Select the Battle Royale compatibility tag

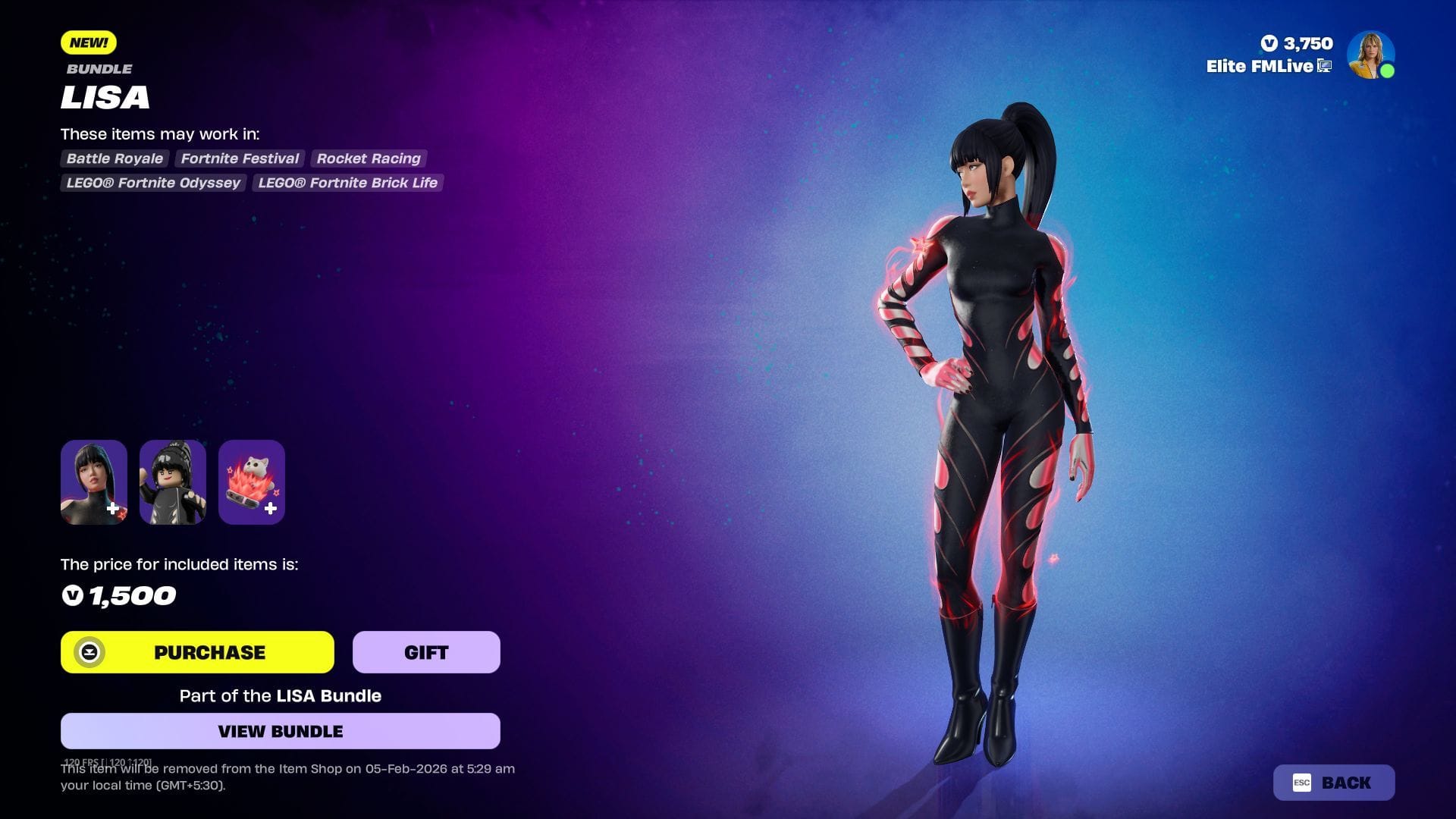[x=114, y=158]
